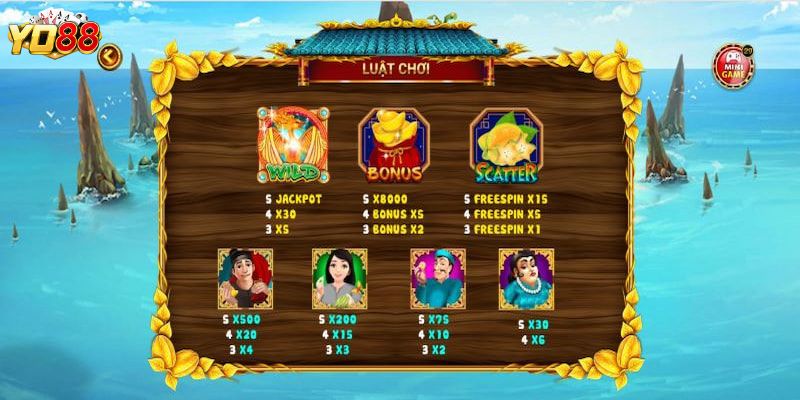Go back using the yellow arrow button
This screenshot has height=400, width=800.
[108, 56]
